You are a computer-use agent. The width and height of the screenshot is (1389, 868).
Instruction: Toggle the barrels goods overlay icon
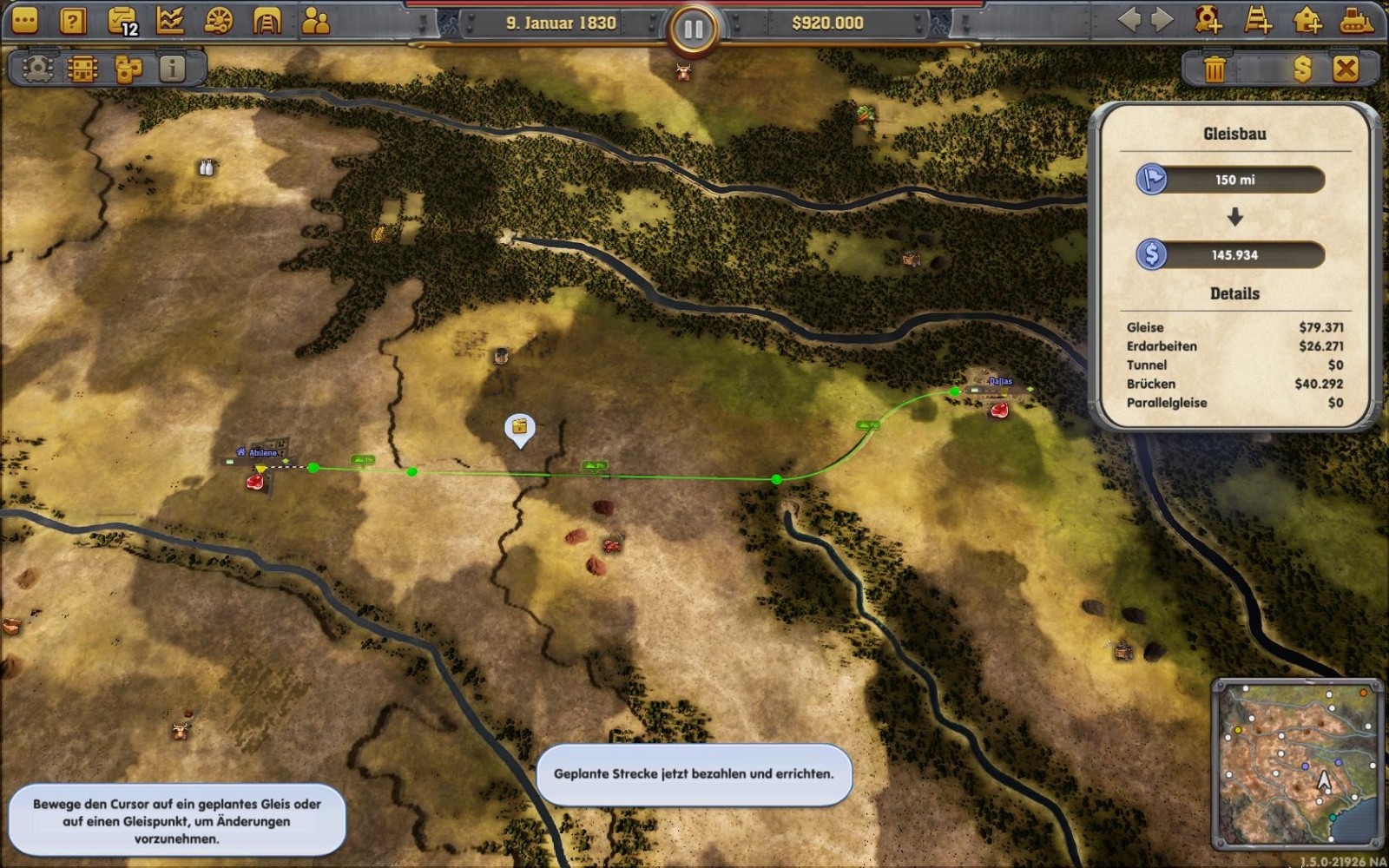(128, 69)
